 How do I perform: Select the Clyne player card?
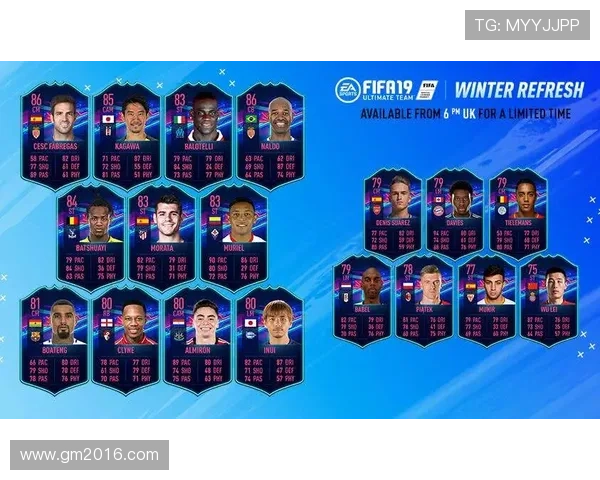(127, 338)
